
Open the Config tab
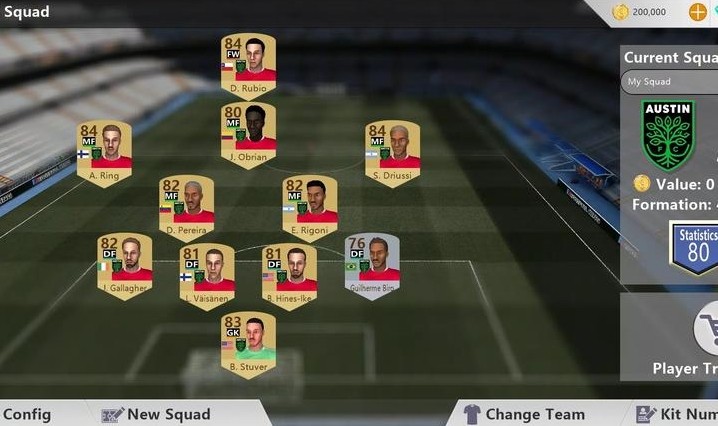pyautogui.click(x=26, y=414)
